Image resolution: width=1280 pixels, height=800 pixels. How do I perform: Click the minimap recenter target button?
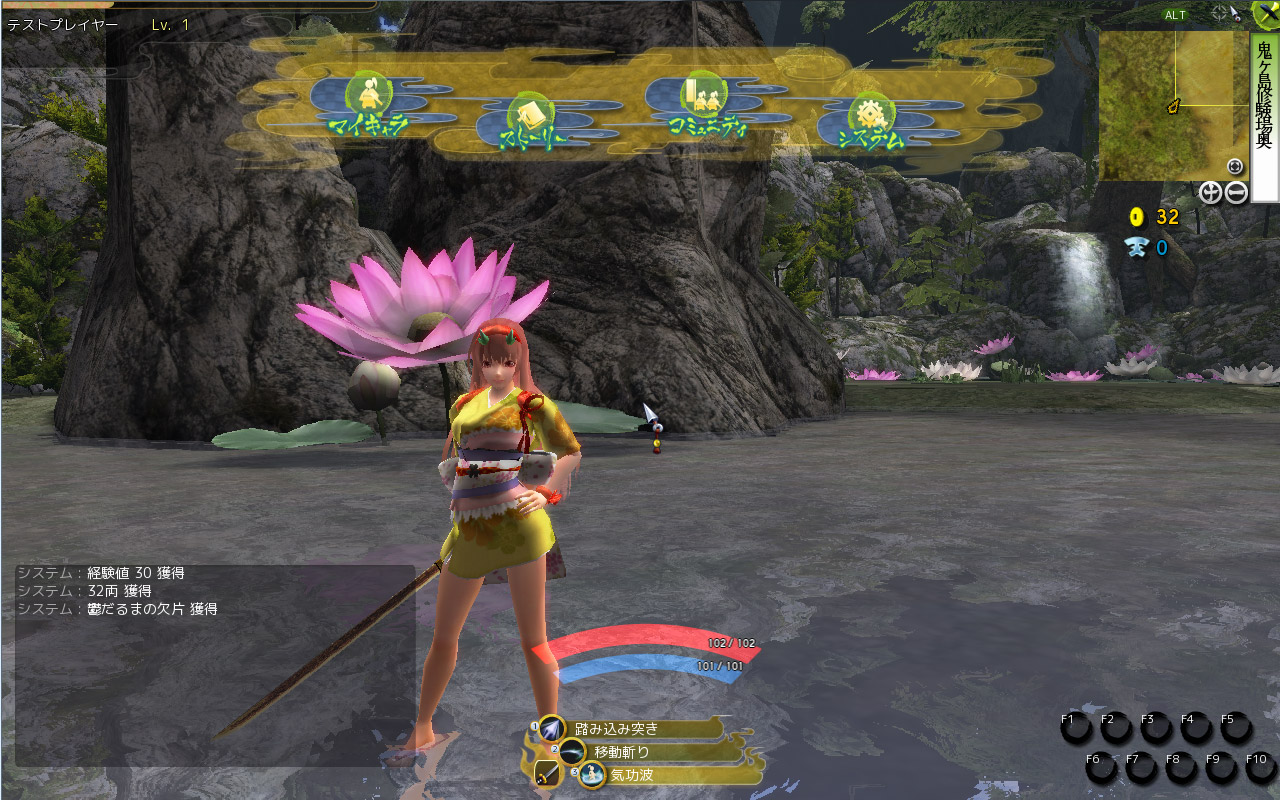(1234, 167)
